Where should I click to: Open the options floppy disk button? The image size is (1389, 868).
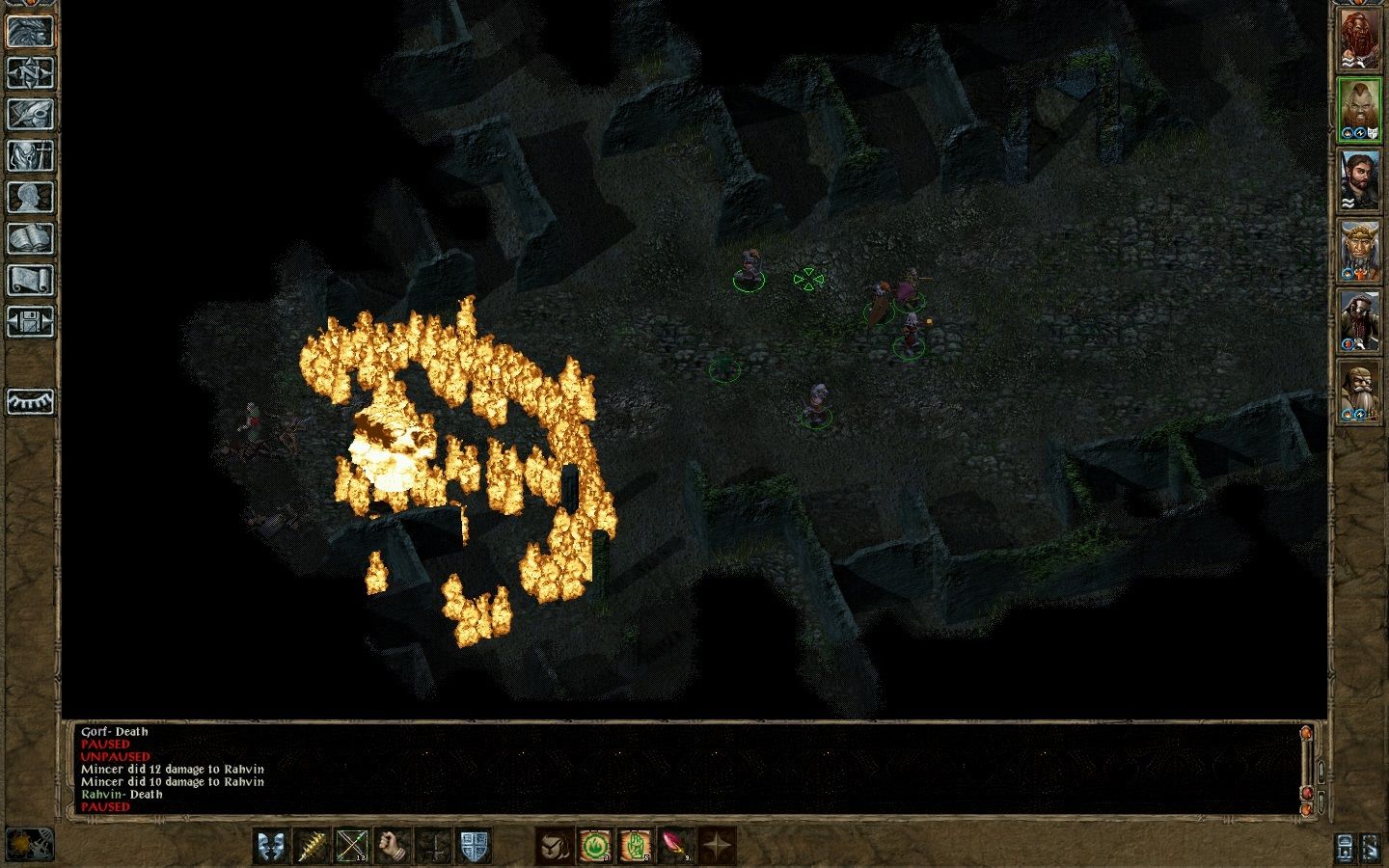[x=30, y=322]
